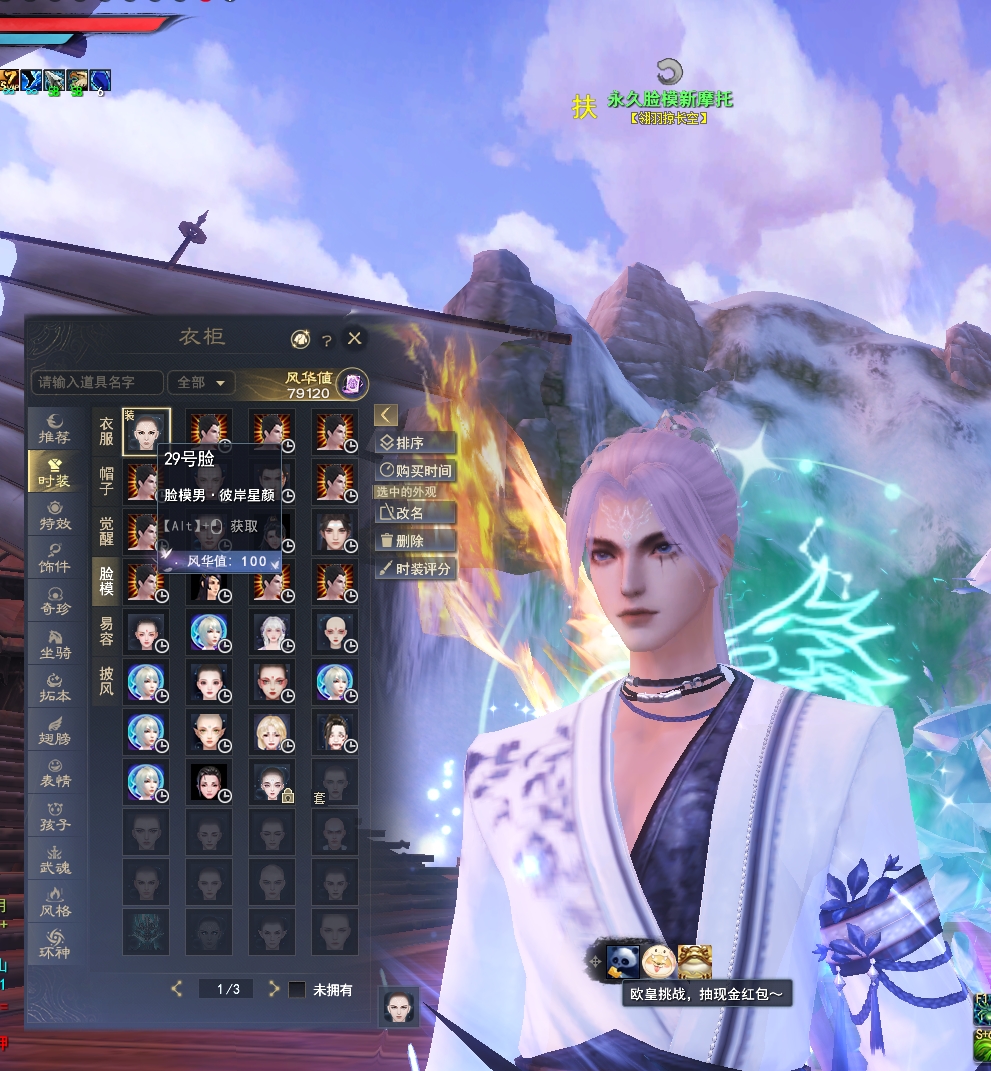Show the 翅膀 wings category
Screen dimensions: 991x1071
tap(54, 732)
